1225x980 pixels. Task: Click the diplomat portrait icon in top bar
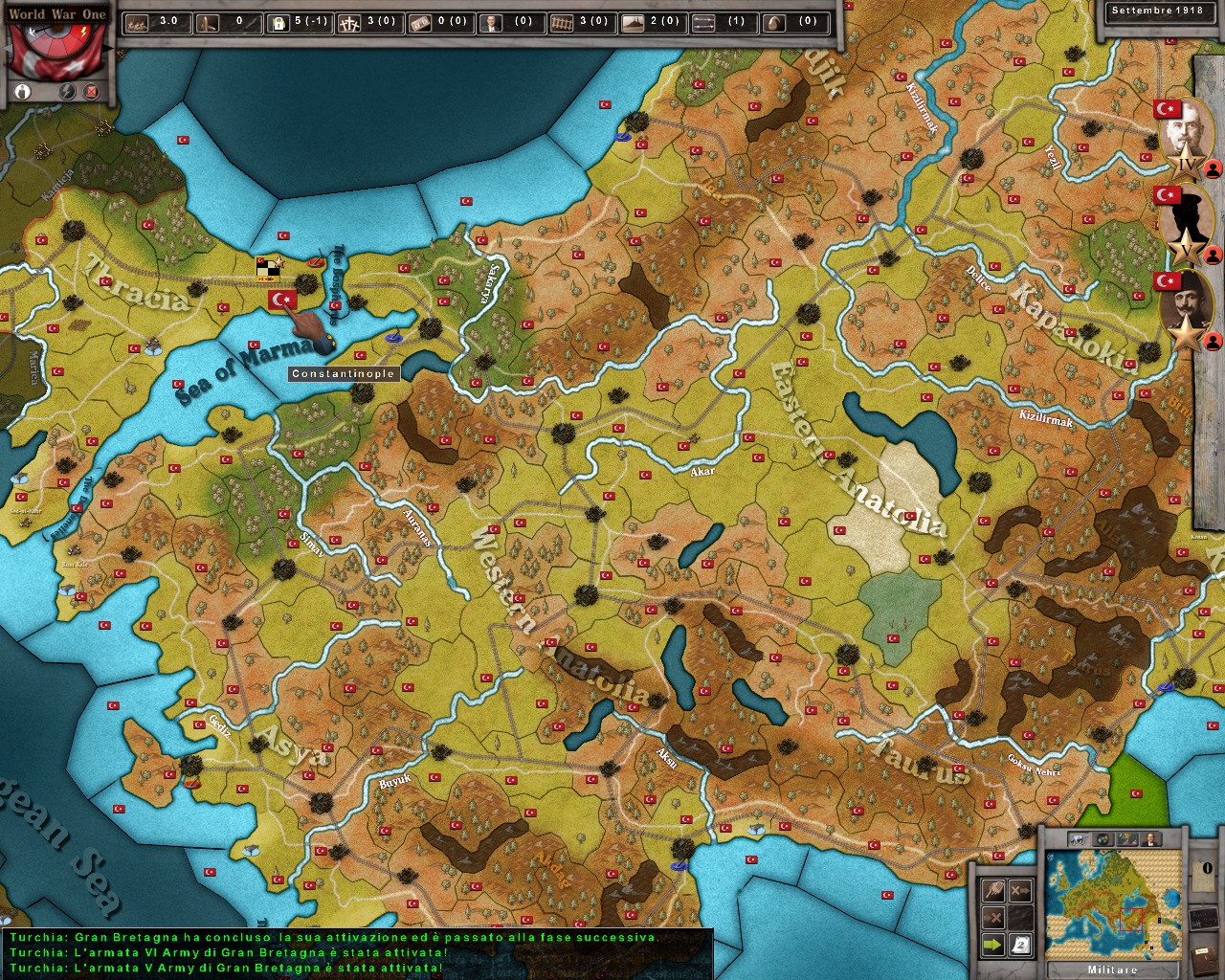[x=491, y=21]
